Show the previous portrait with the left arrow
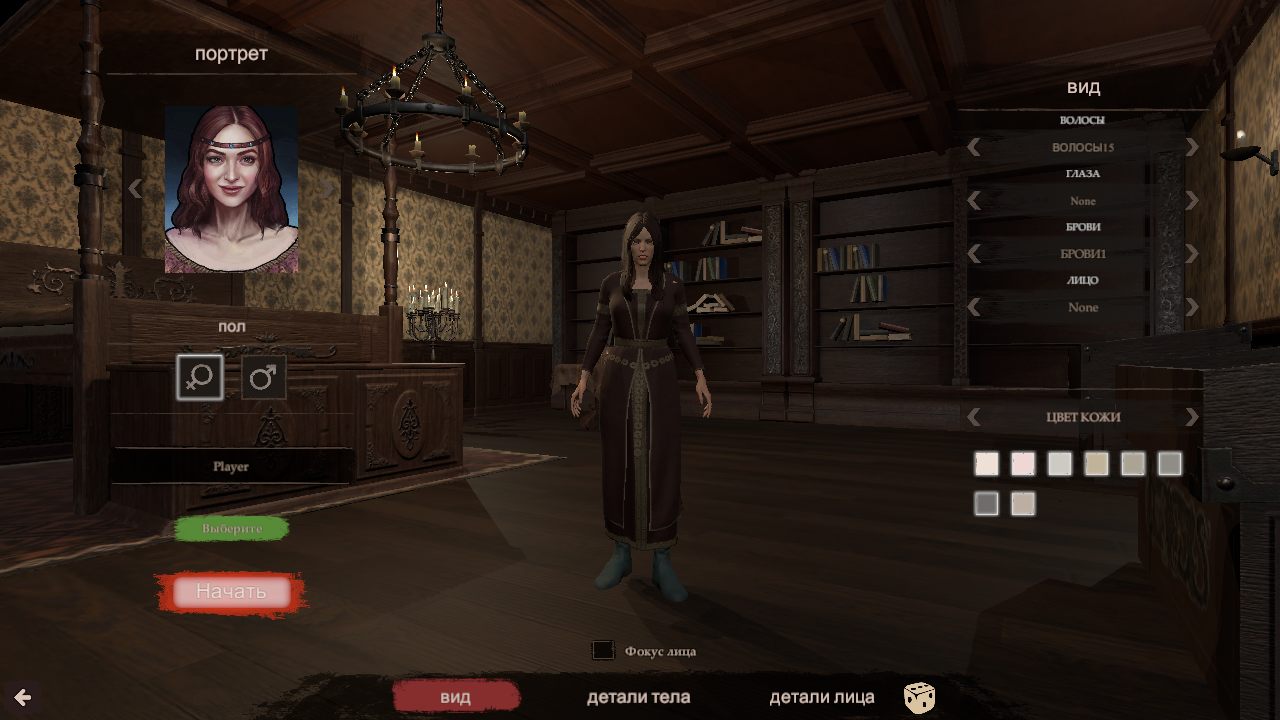The height and width of the screenshot is (720, 1280). coord(135,189)
